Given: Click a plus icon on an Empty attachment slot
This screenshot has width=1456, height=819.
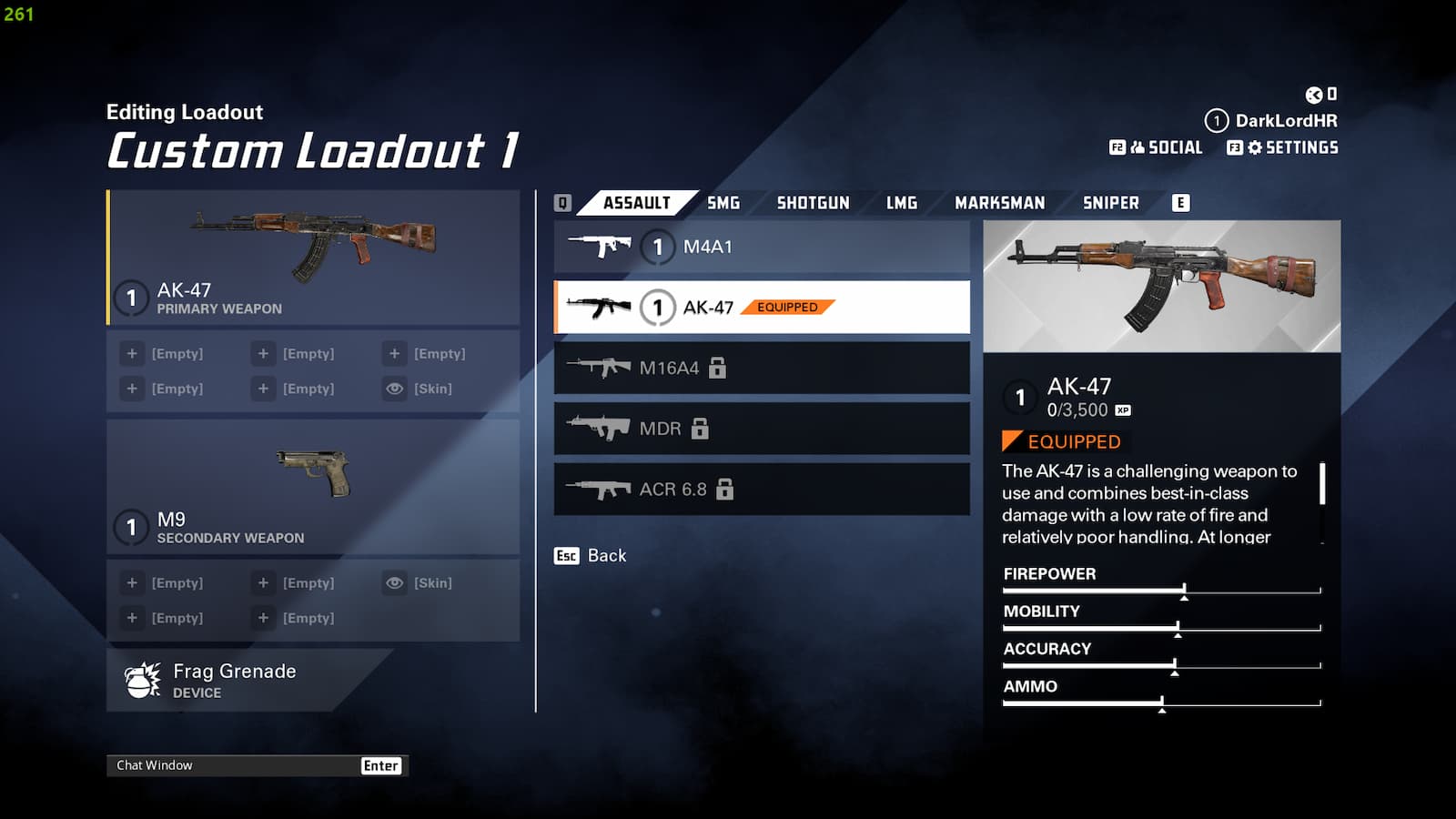Looking at the screenshot, I should (132, 353).
